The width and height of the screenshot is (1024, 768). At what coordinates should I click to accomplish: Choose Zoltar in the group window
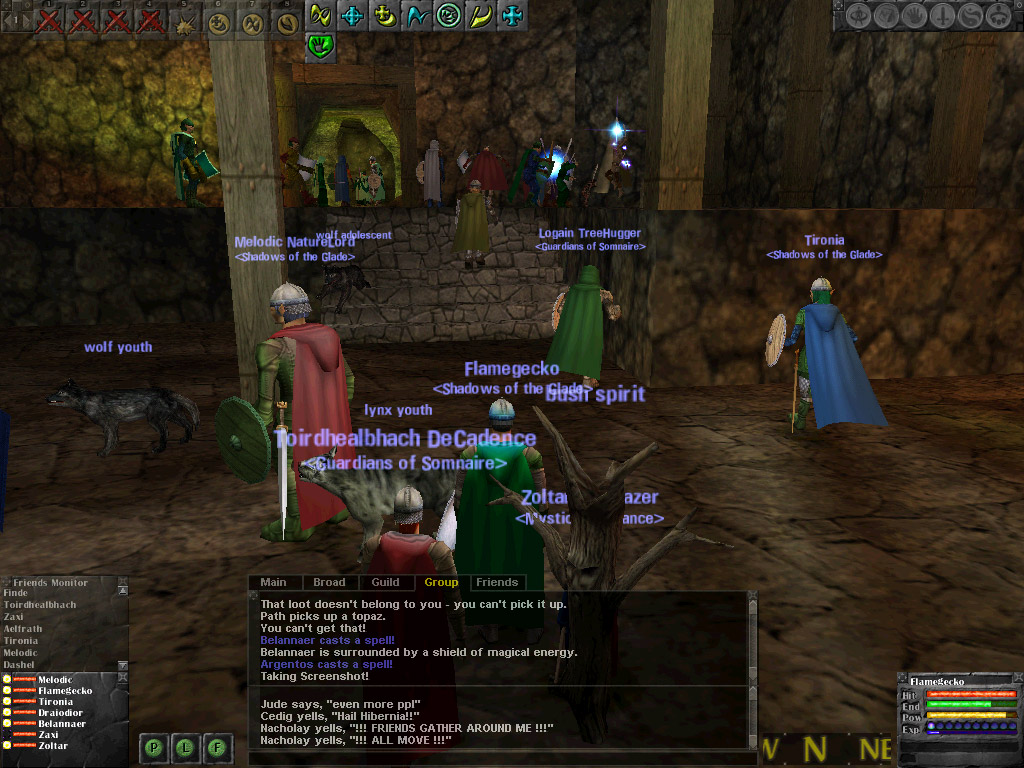pos(54,746)
